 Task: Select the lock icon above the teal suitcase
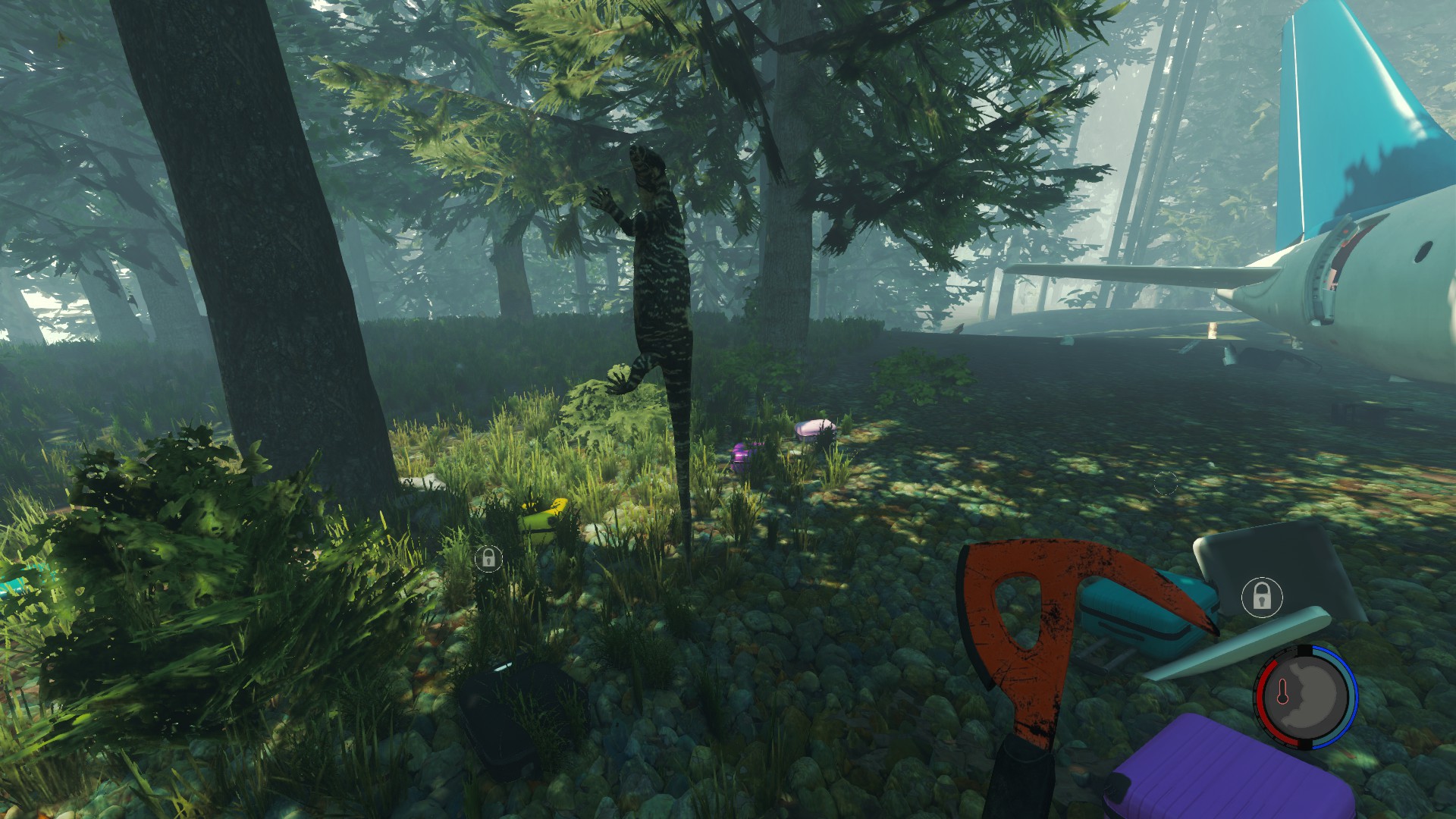click(1261, 596)
